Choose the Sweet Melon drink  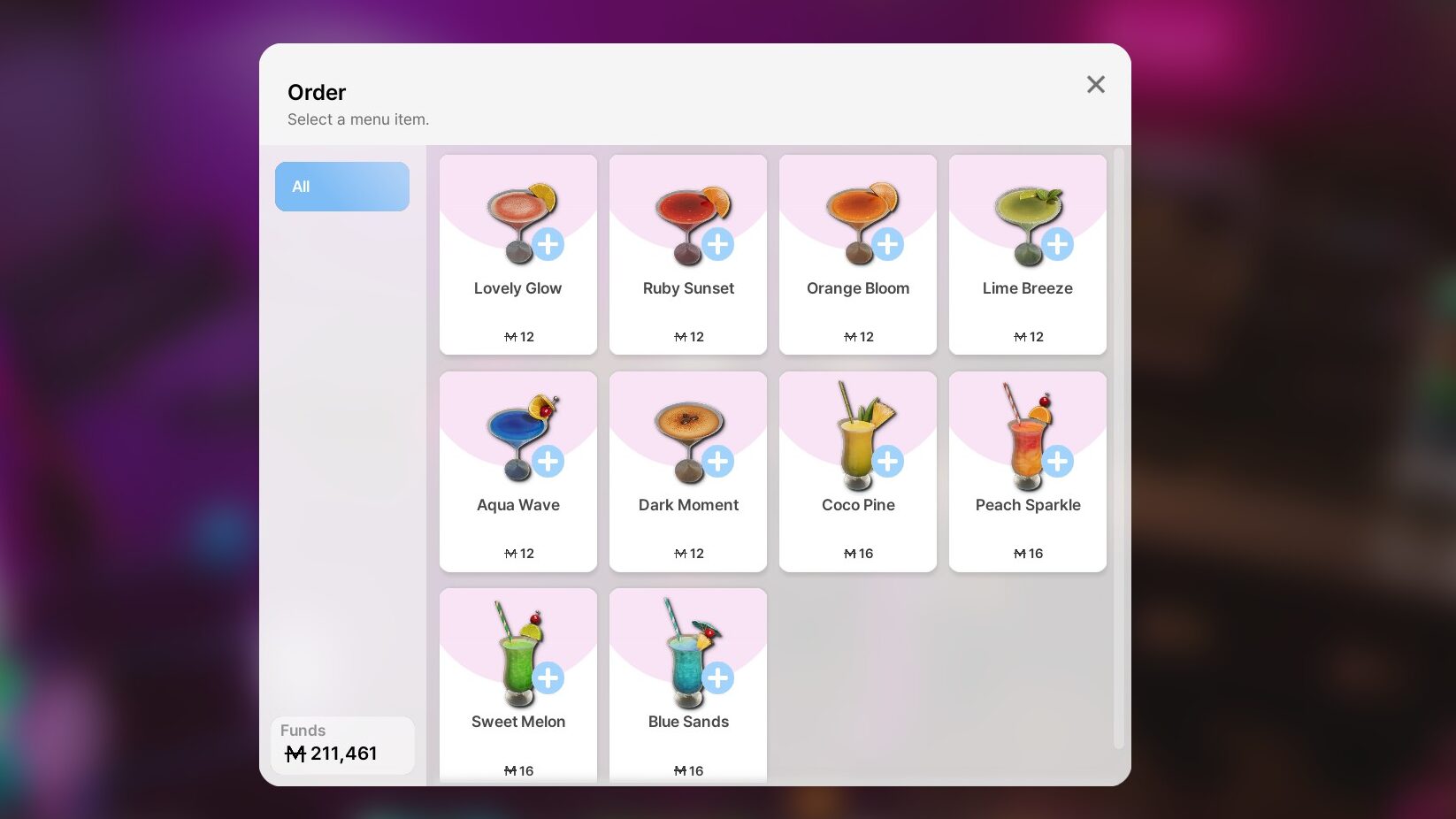(x=518, y=685)
